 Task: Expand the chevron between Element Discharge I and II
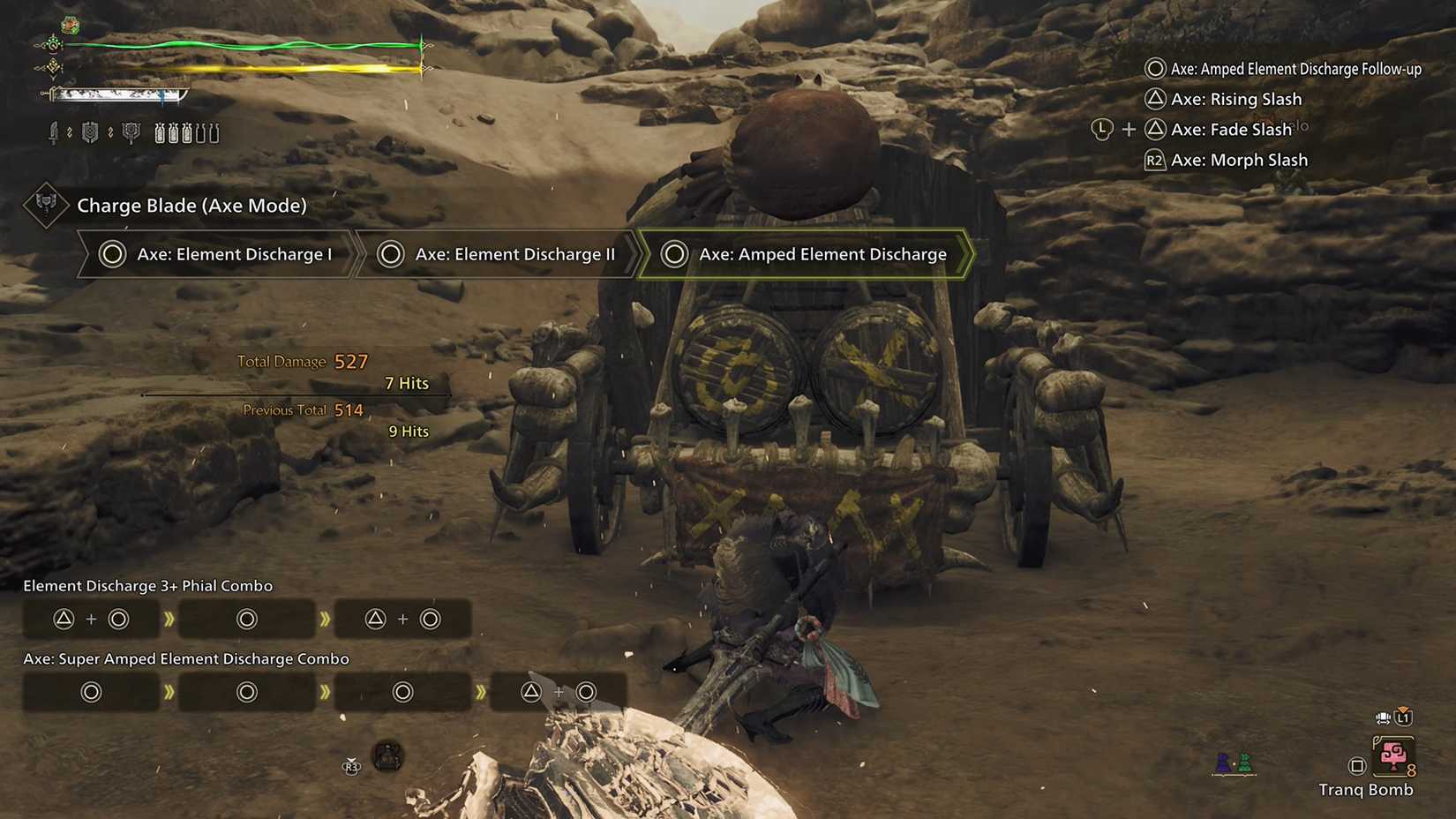pos(360,254)
